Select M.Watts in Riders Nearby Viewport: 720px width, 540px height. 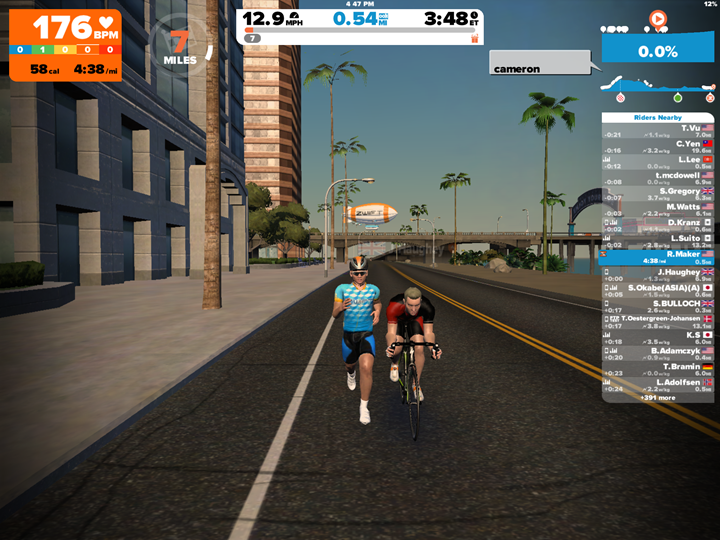pyautogui.click(x=658, y=209)
